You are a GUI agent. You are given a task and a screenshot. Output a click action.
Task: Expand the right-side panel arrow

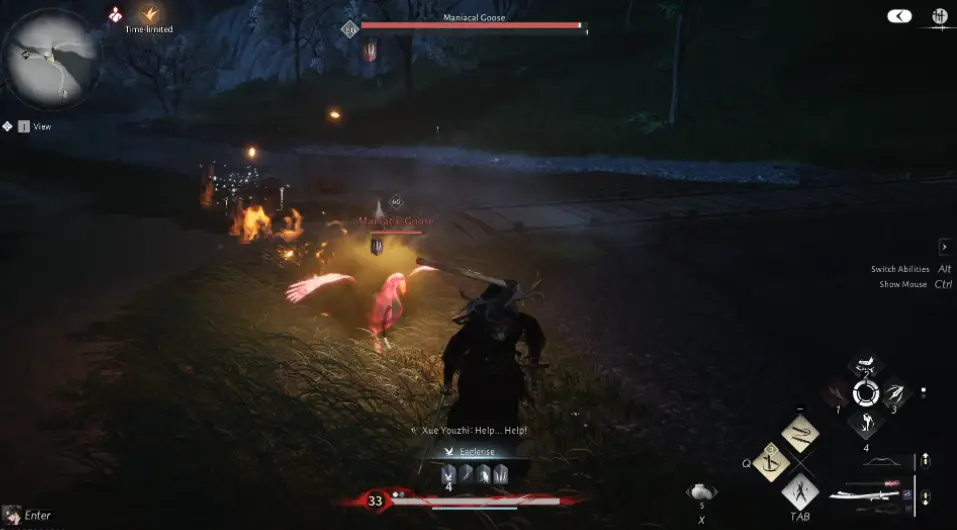click(x=944, y=246)
